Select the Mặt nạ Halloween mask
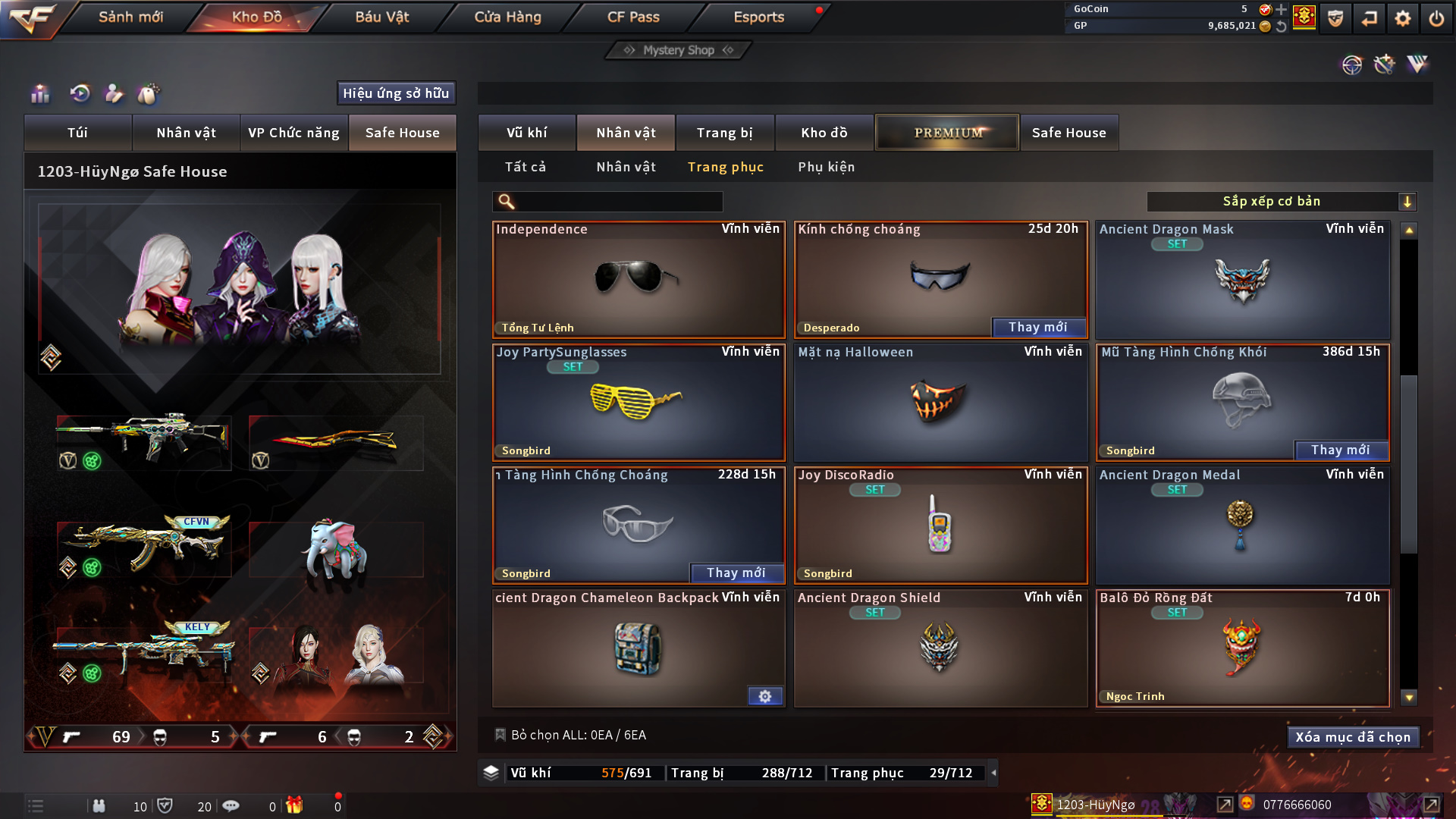Viewport: 1456px width, 819px height. tap(940, 402)
